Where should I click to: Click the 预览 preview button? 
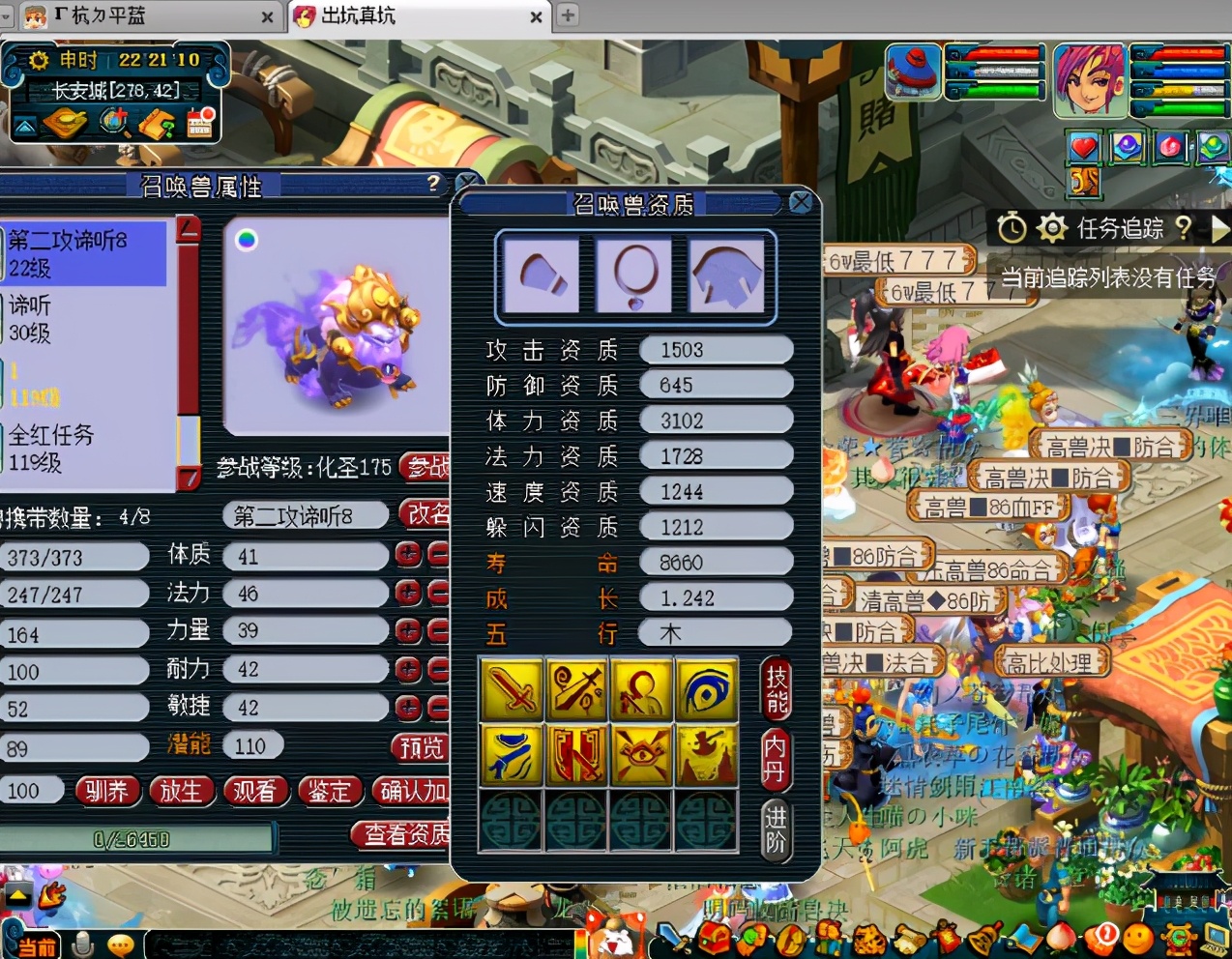[421, 746]
